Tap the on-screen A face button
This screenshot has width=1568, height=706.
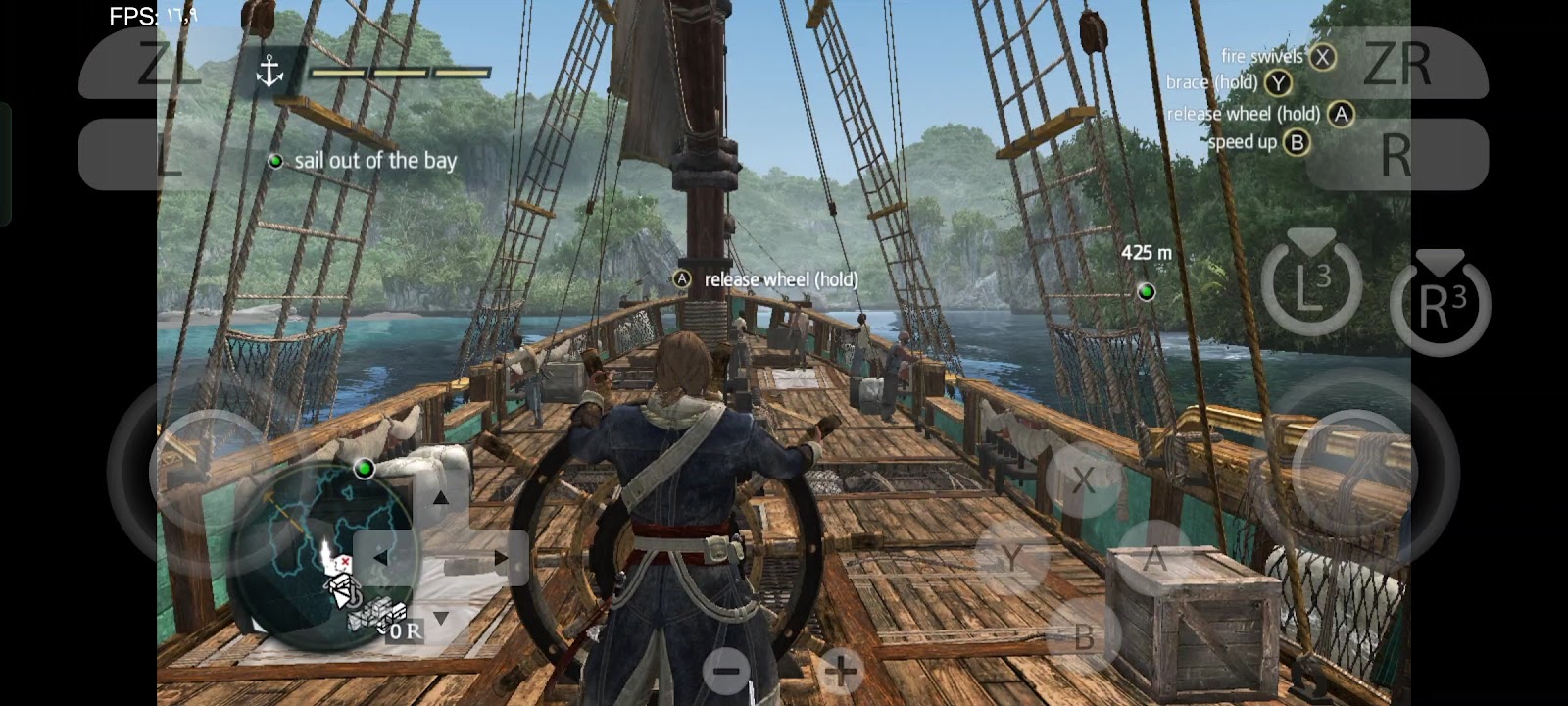[1154, 558]
